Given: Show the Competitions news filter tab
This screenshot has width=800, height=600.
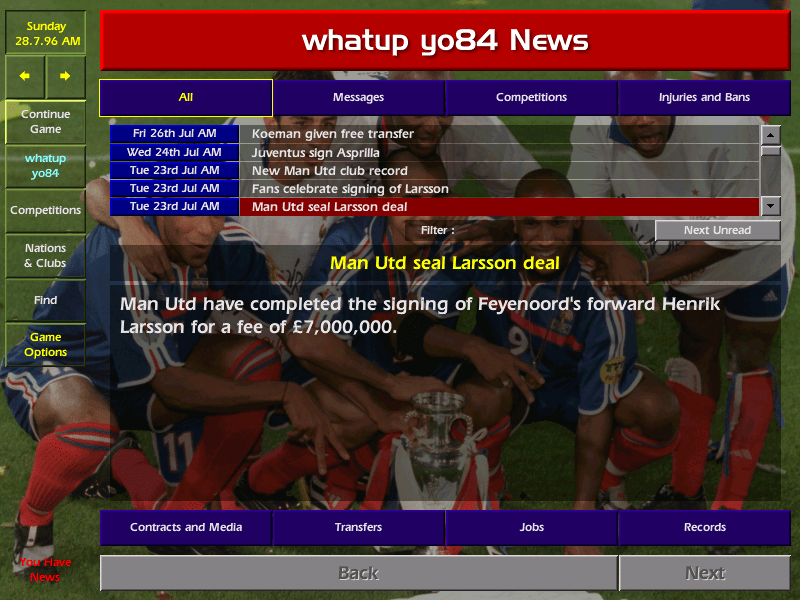Looking at the screenshot, I should (531, 97).
